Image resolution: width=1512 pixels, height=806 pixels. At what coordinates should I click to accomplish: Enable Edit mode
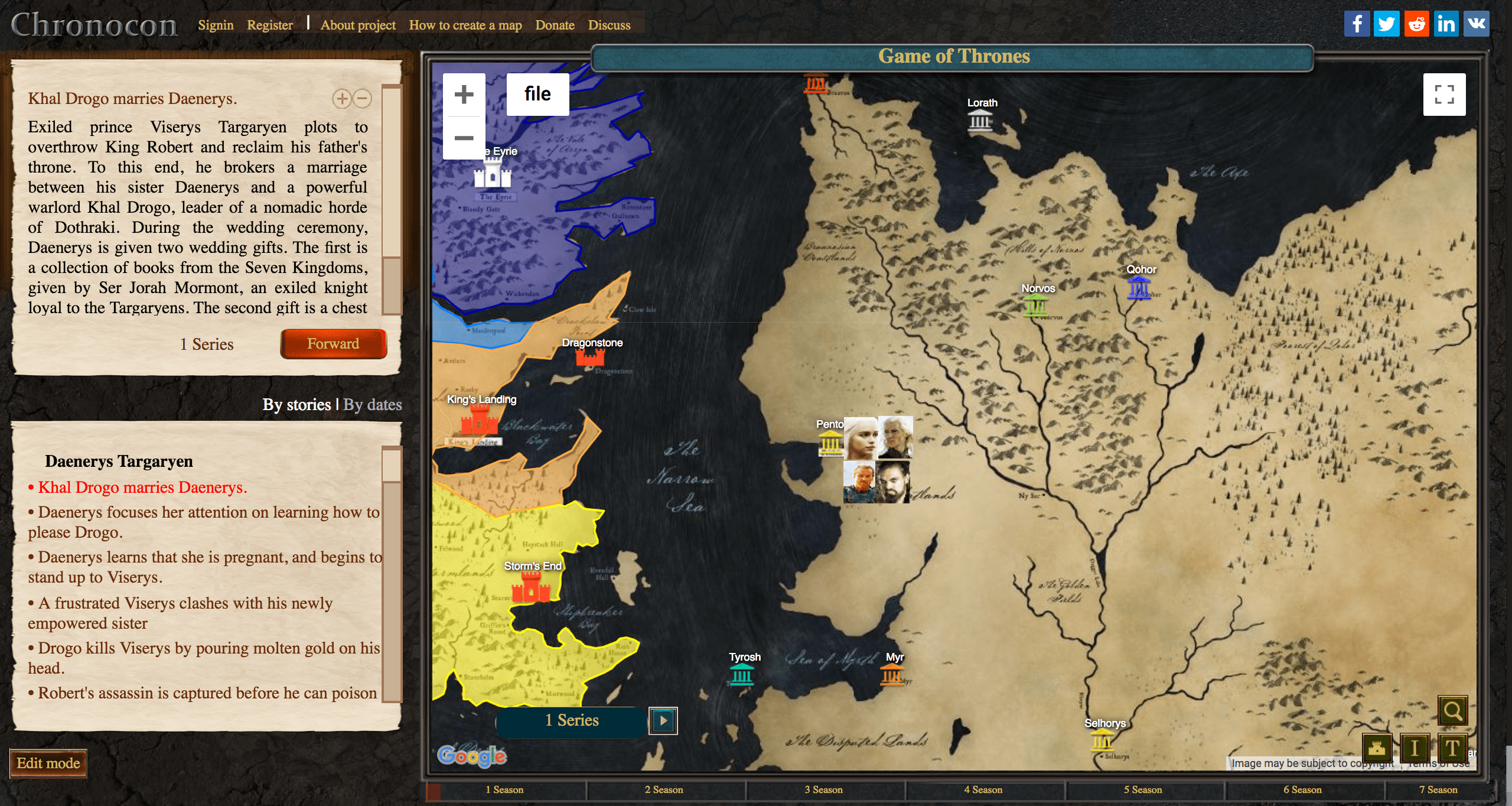point(49,763)
